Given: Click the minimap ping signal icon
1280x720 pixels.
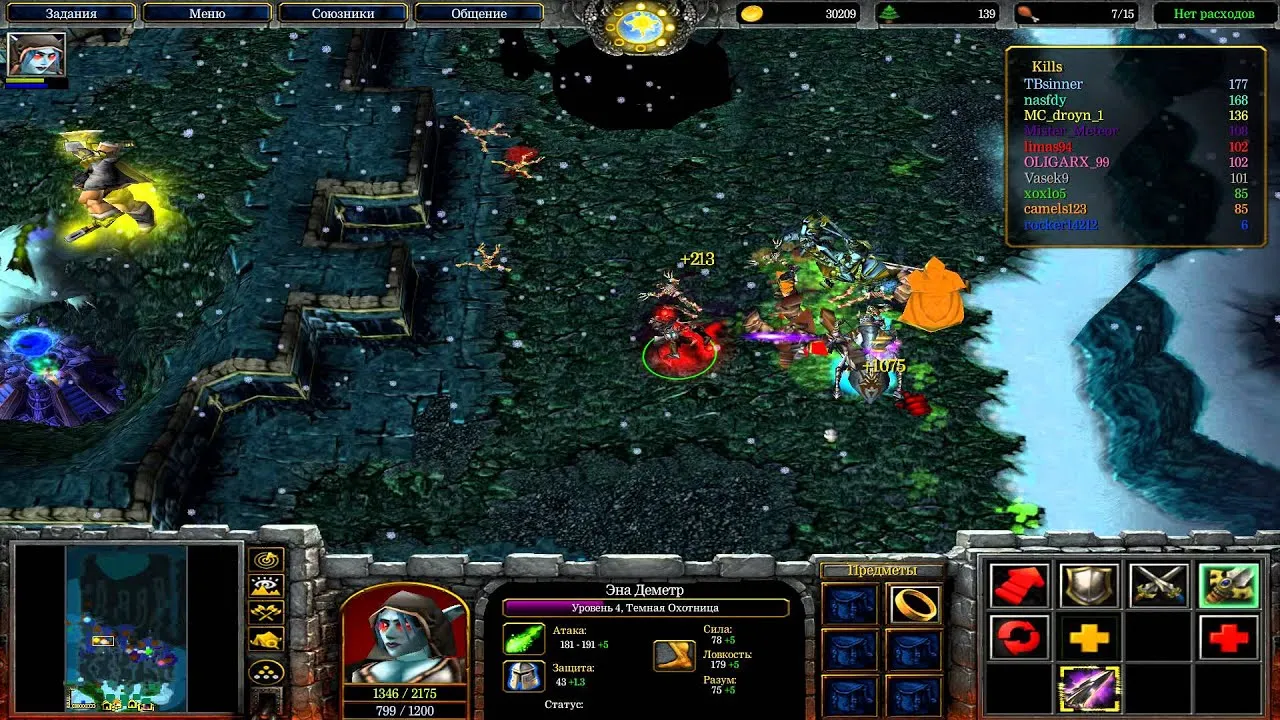Looking at the screenshot, I should 266,560.
